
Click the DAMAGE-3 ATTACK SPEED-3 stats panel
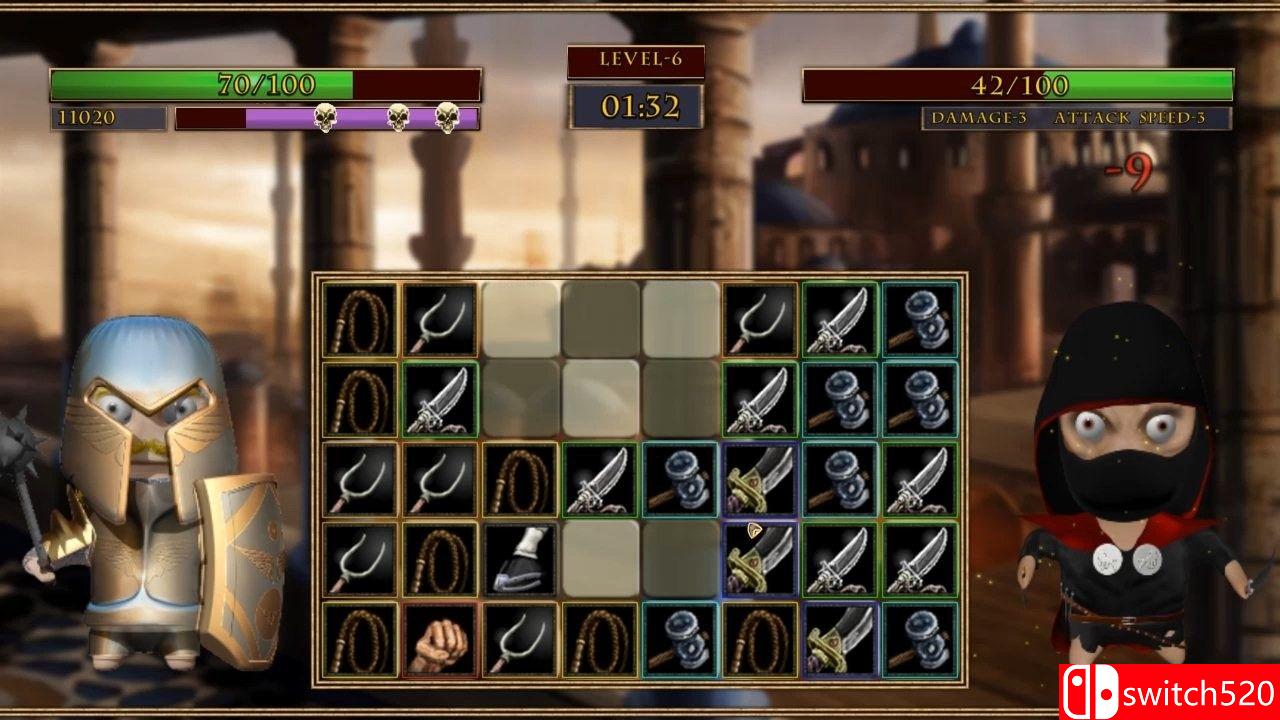tap(1072, 118)
